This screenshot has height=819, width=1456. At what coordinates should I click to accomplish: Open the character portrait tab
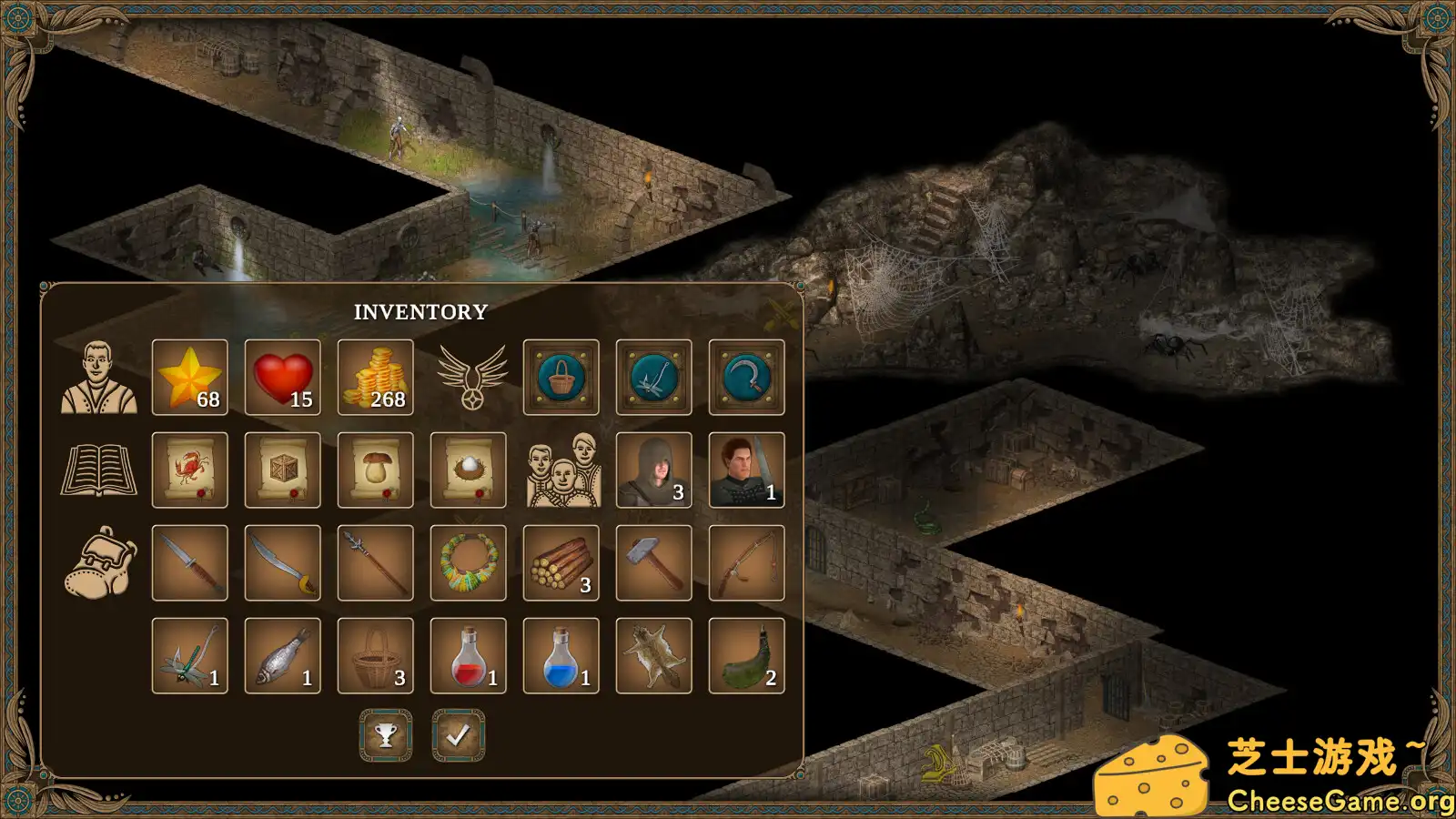pos(98,378)
